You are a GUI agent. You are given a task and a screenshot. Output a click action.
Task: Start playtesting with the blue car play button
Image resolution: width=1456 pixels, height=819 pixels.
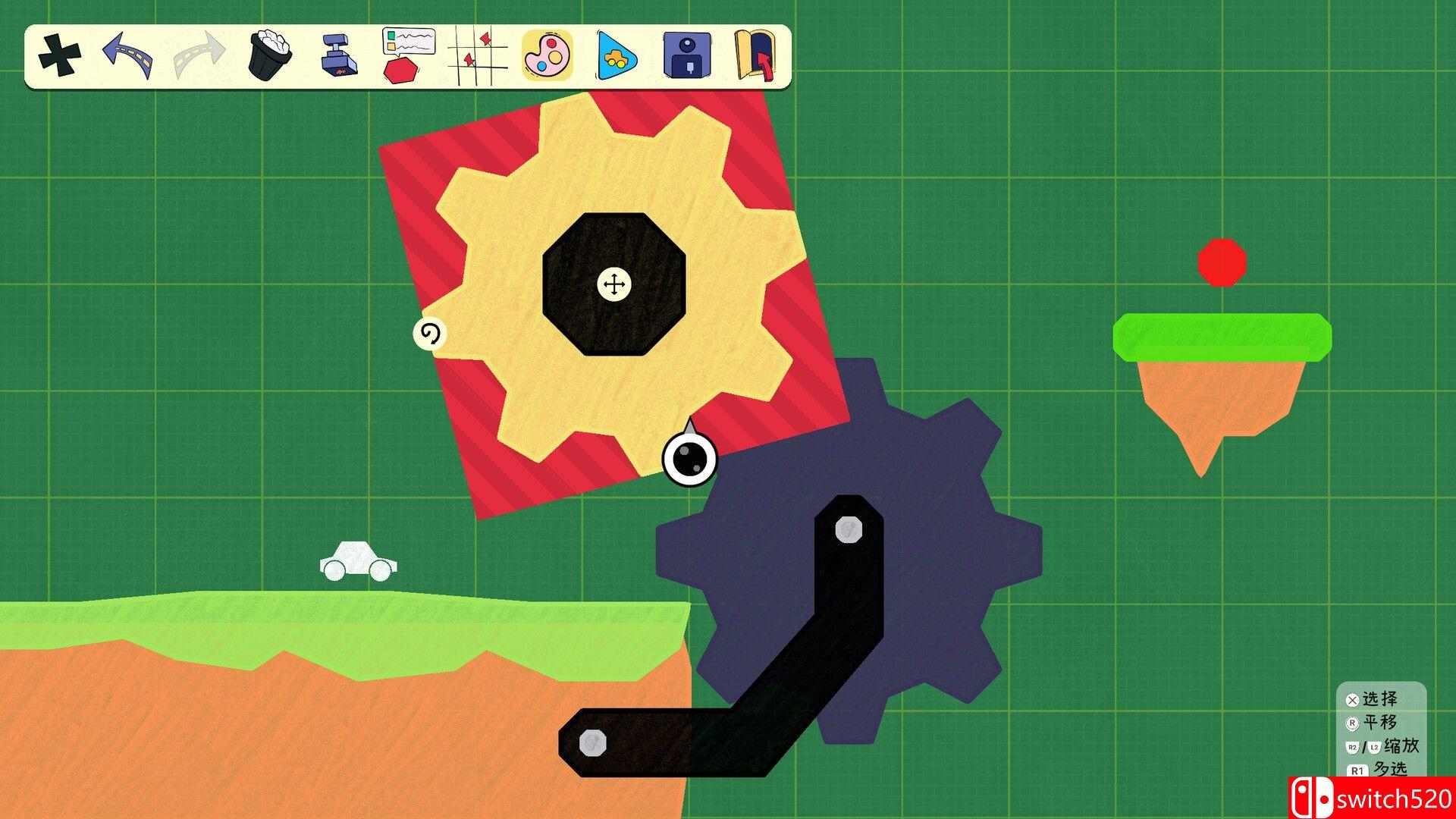coord(616,55)
